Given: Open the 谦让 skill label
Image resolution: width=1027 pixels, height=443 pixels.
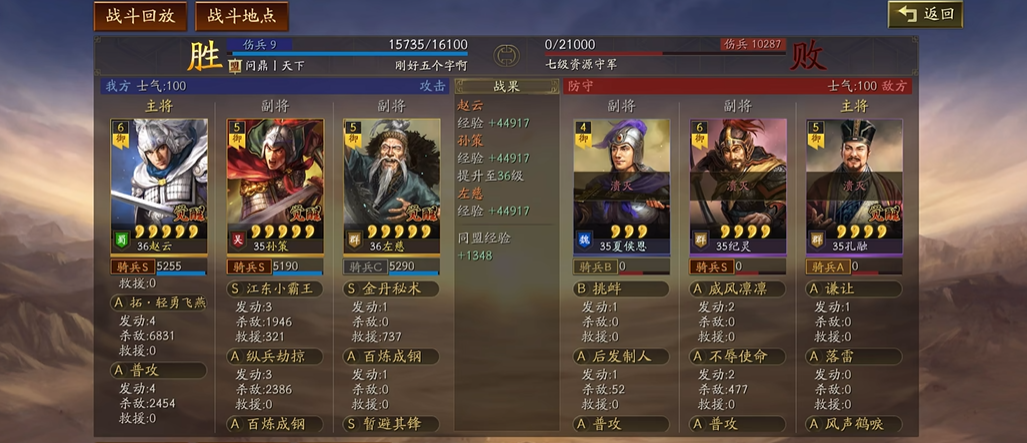Looking at the screenshot, I should (854, 288).
